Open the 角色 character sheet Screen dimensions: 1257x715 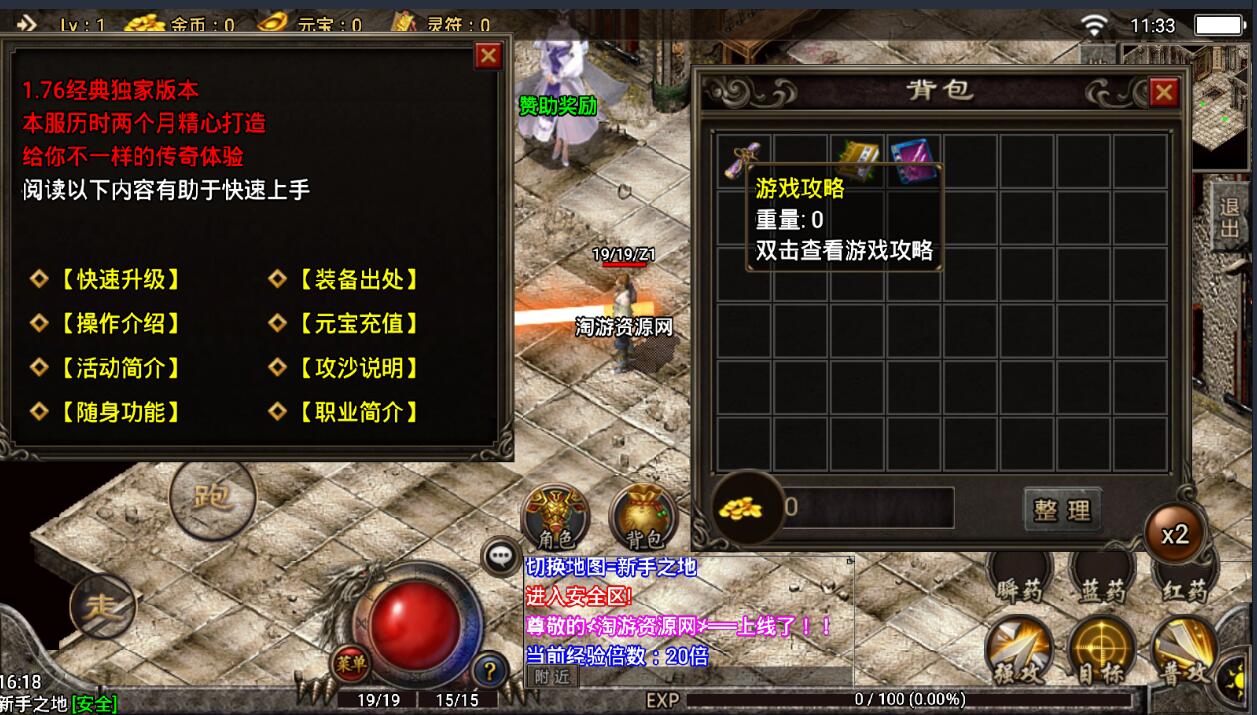tap(556, 517)
